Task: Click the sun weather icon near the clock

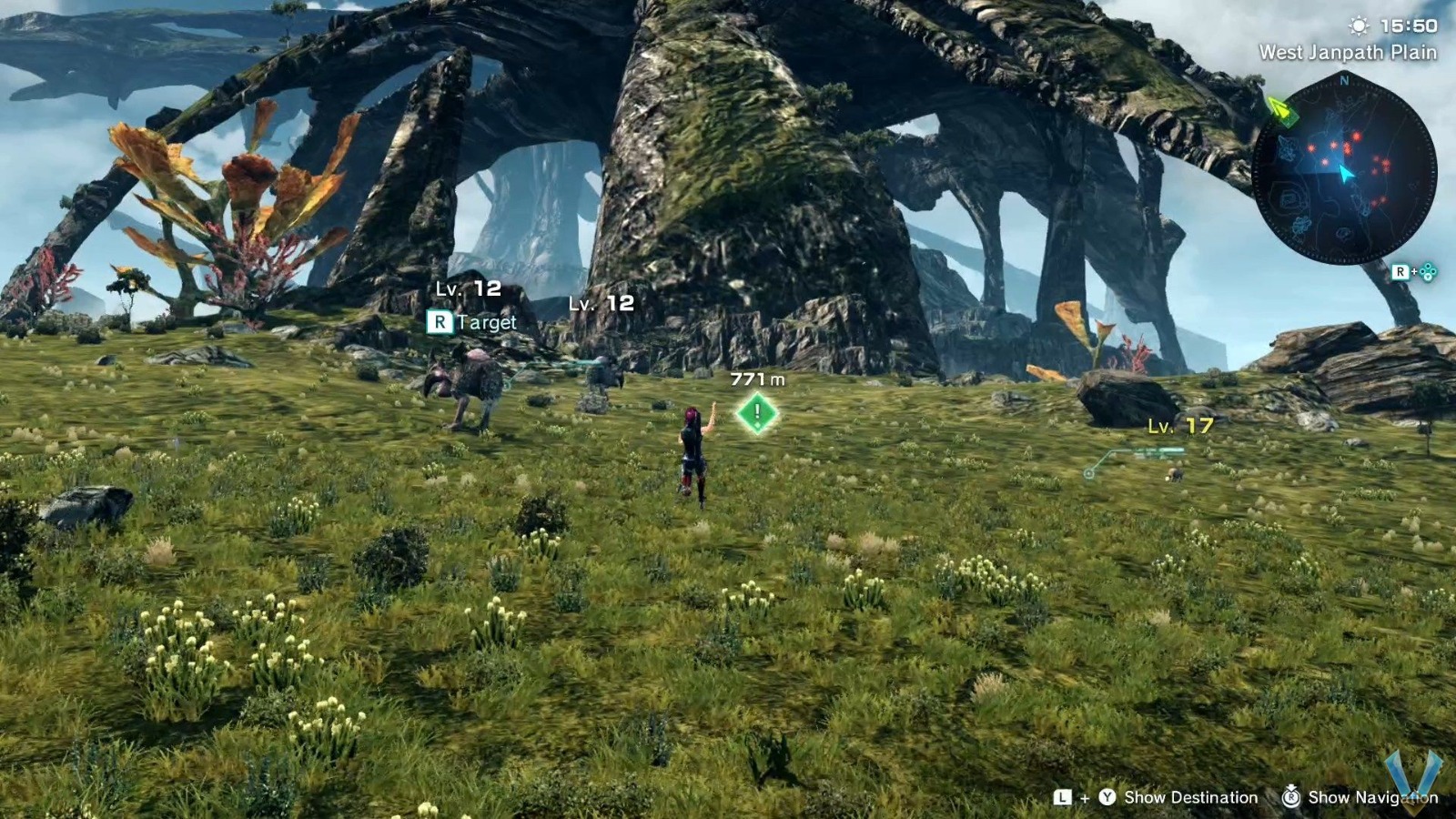Action: pos(1357,25)
